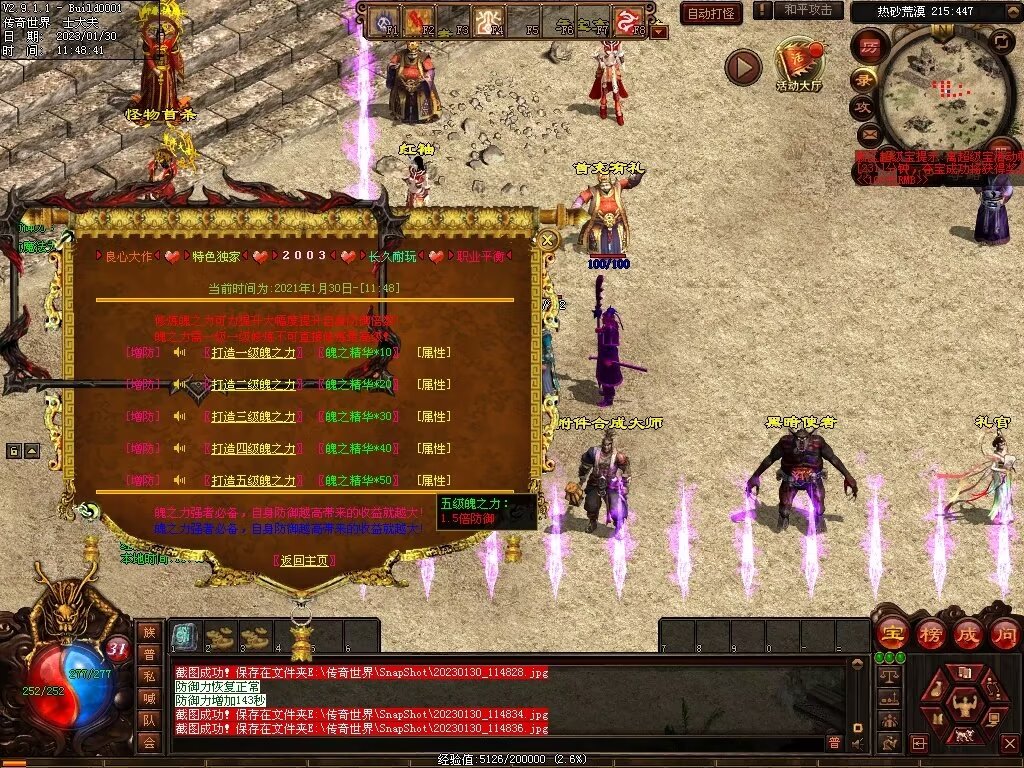Open the 榜 ranking button
Image resolution: width=1024 pixels, height=768 pixels.
pyautogui.click(x=930, y=634)
